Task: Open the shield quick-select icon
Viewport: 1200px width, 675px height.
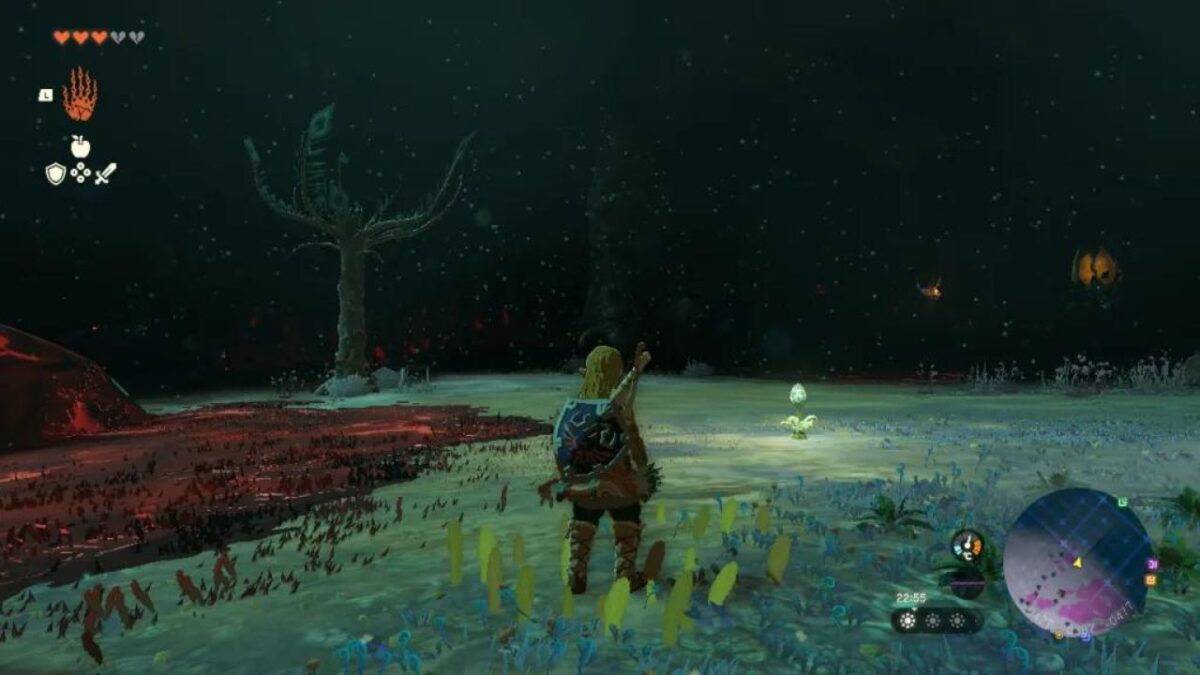Action: [x=56, y=174]
